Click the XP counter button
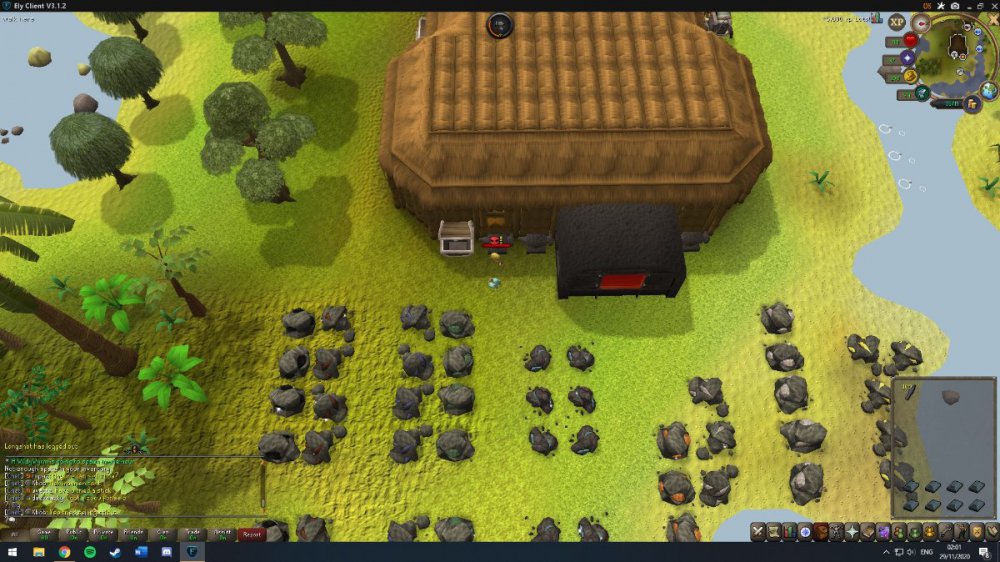 896,22
